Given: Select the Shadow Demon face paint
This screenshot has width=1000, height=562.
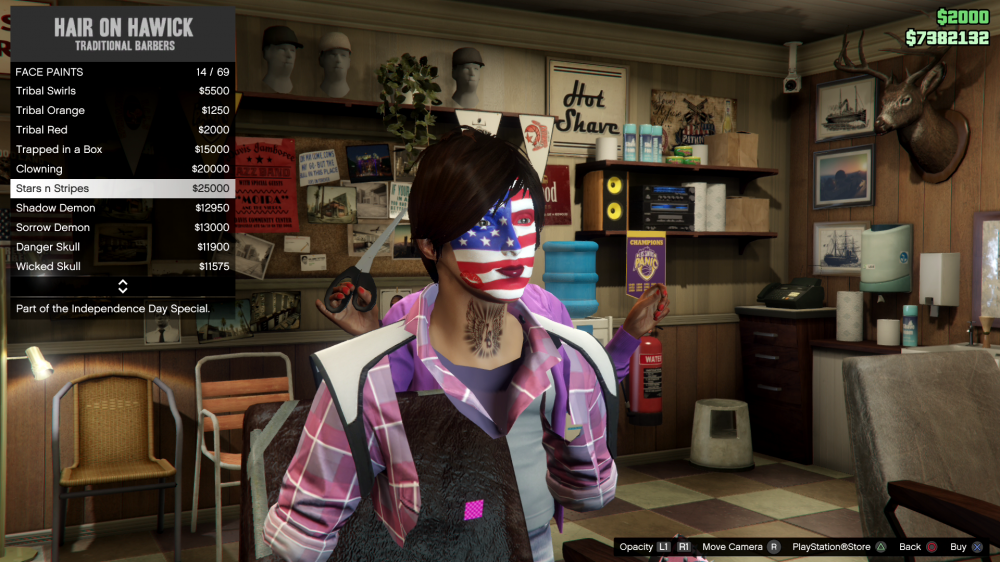Looking at the screenshot, I should click(122, 208).
